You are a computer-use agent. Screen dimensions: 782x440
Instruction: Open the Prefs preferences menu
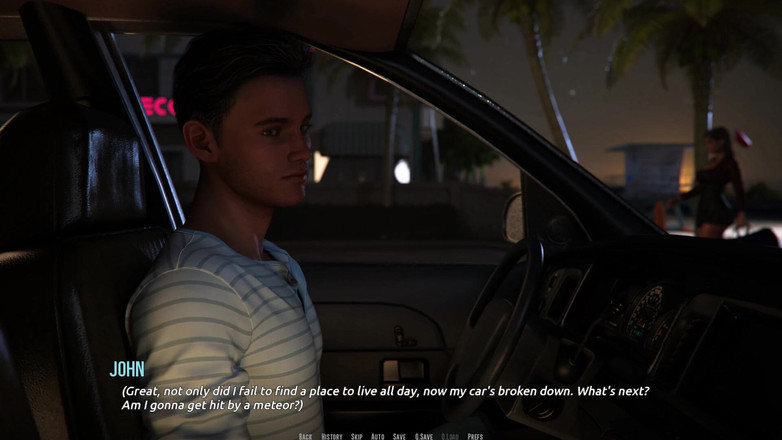(x=475, y=436)
